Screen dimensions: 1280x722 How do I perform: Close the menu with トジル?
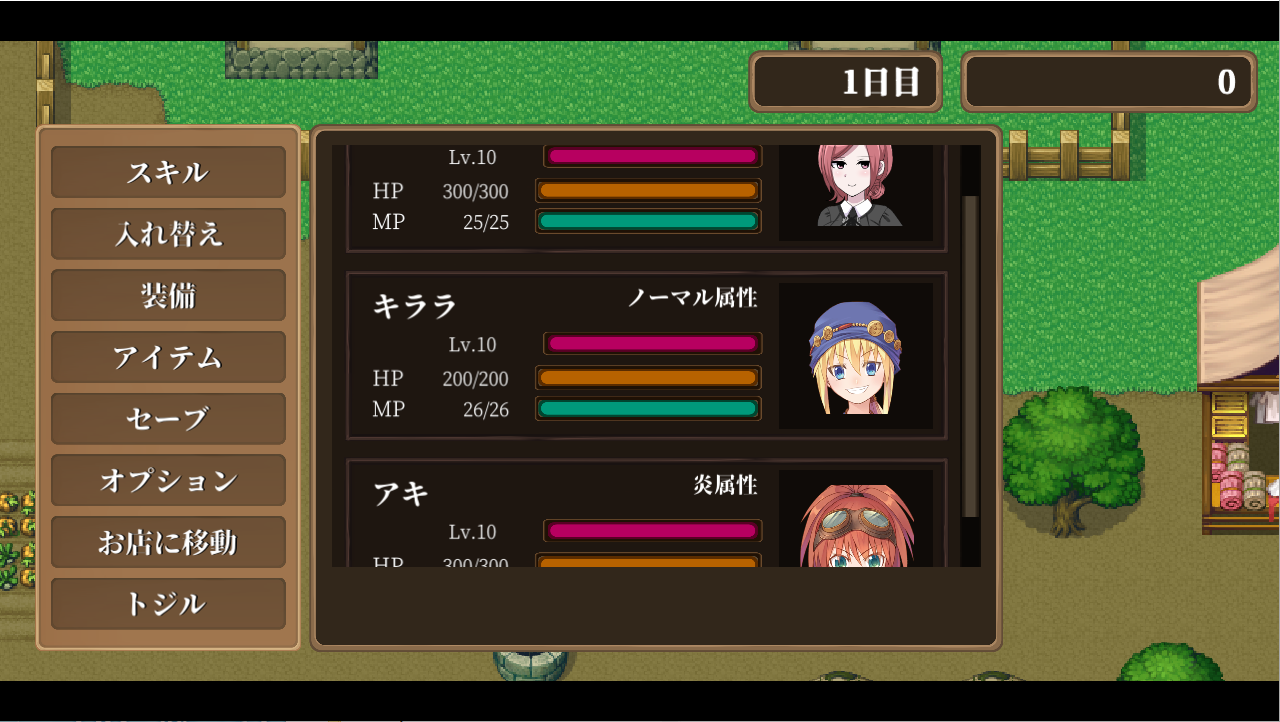167,604
